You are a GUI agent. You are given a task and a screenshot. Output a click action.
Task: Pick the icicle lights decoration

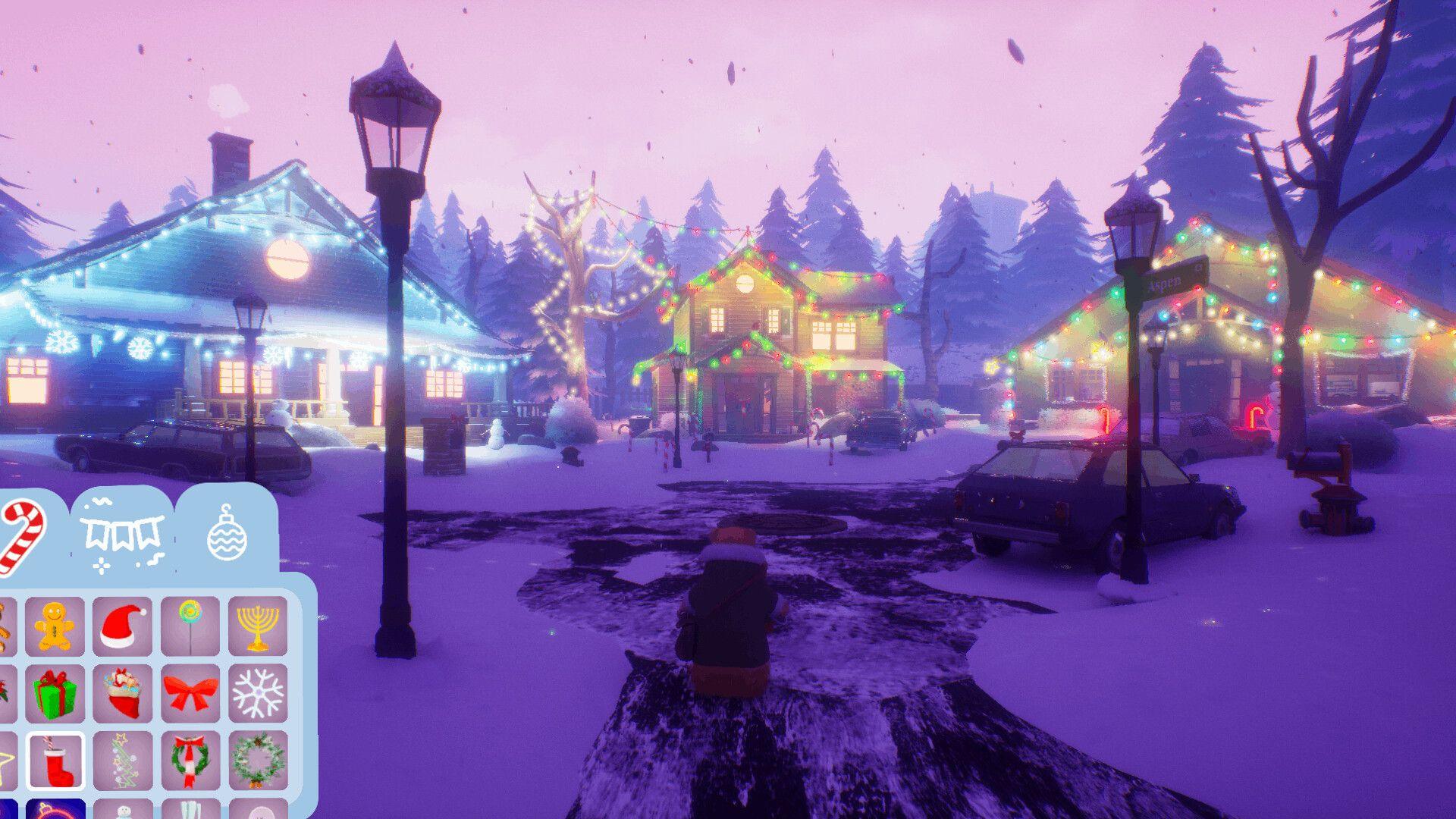(x=190, y=811)
